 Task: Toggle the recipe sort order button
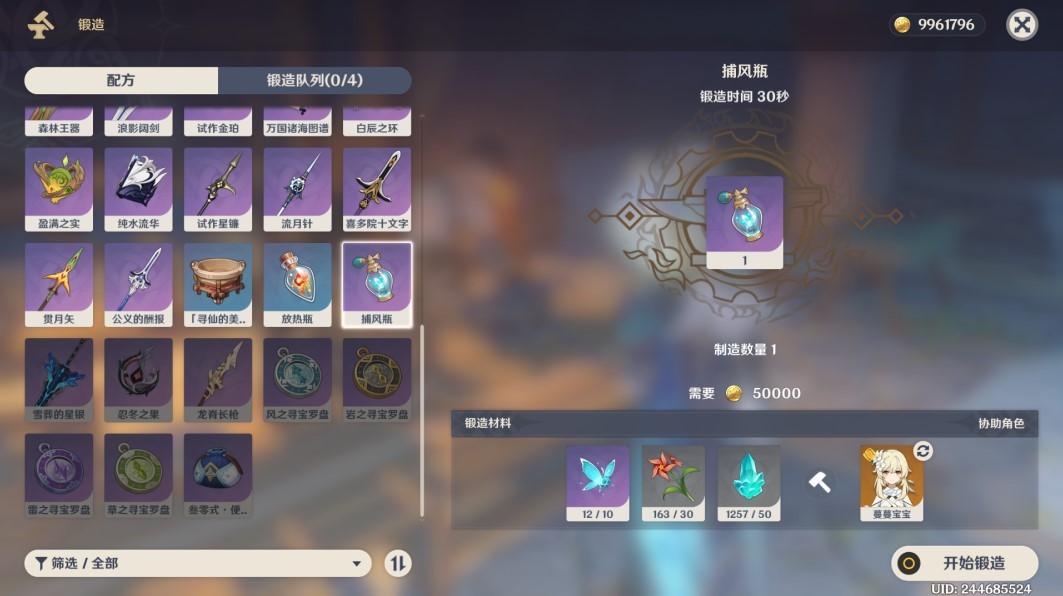398,563
